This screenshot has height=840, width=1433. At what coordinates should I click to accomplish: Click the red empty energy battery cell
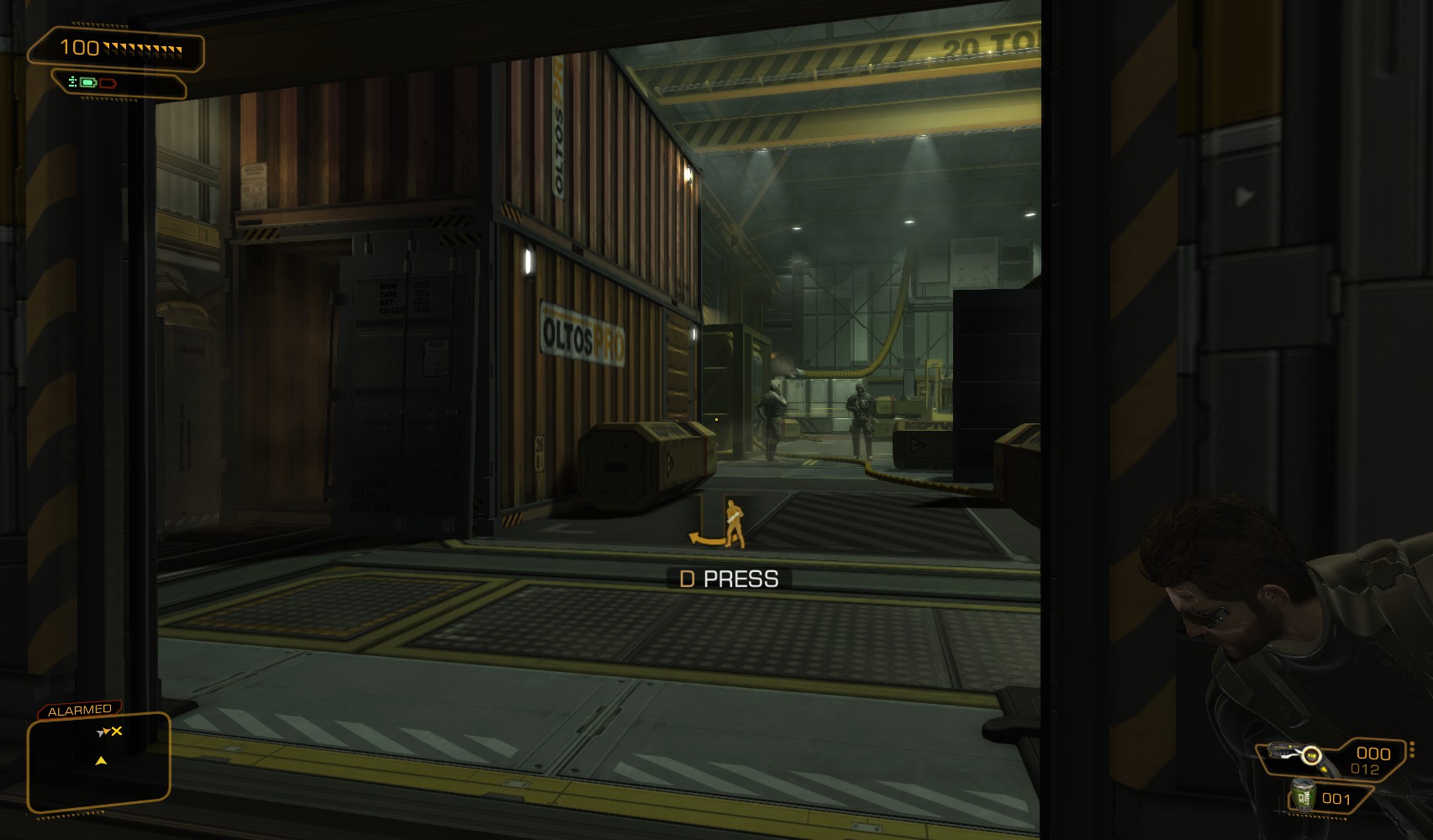pos(108,83)
